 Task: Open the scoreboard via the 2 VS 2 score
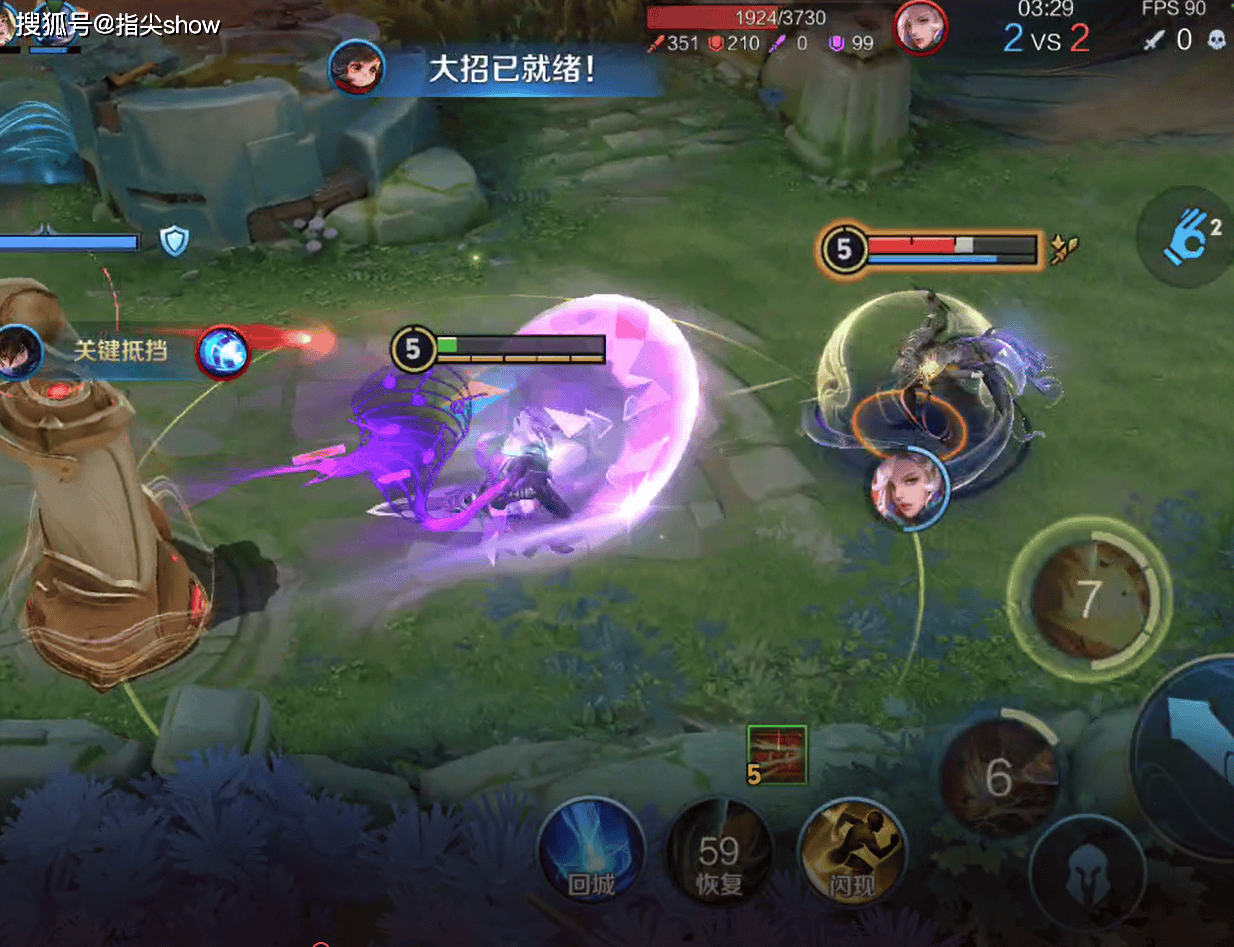(1046, 39)
